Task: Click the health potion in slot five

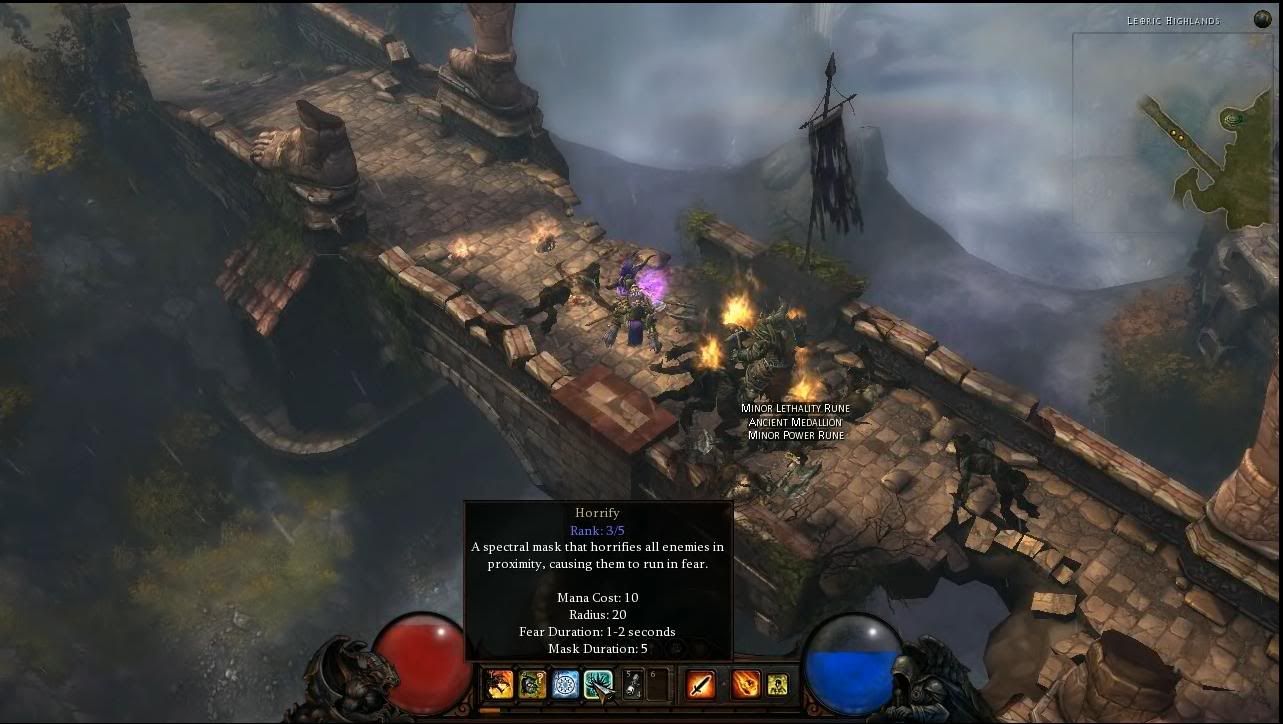Action: pos(632,685)
